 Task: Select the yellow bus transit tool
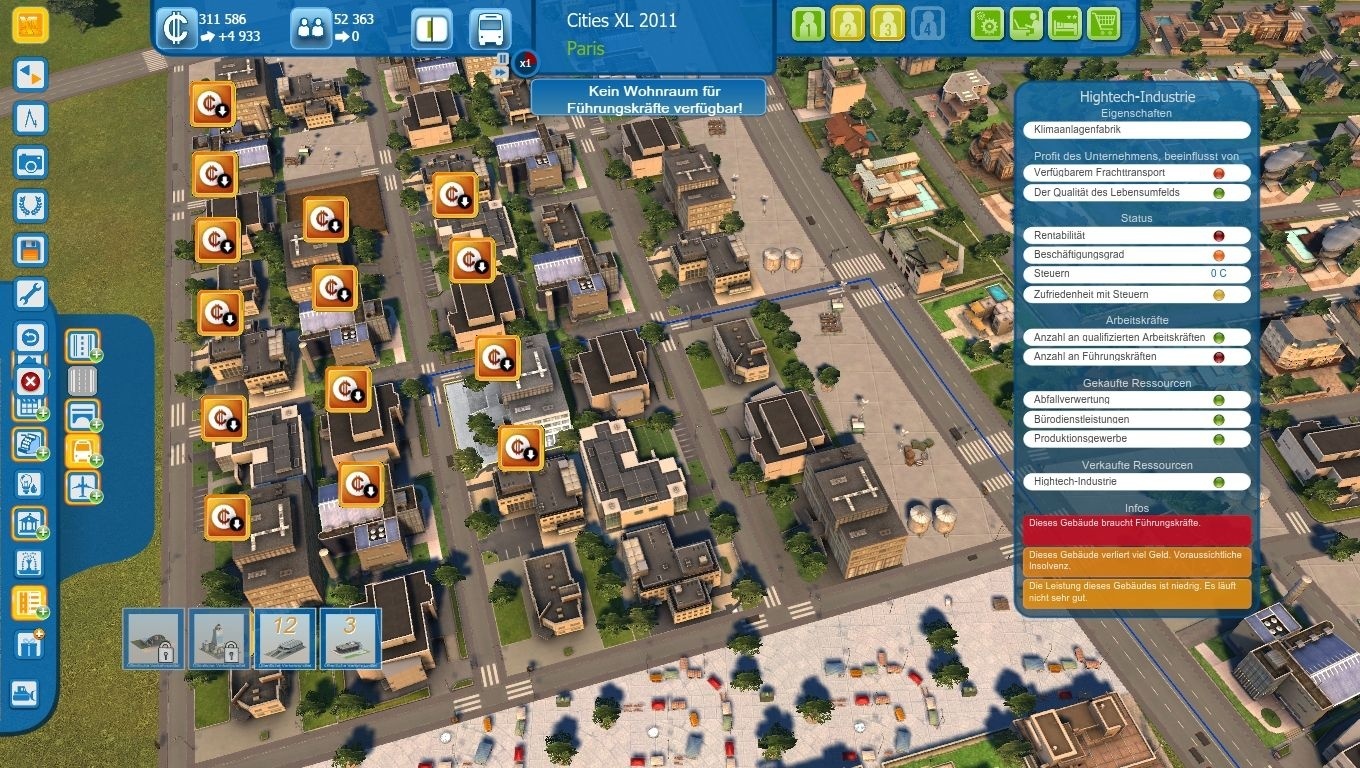(x=82, y=452)
